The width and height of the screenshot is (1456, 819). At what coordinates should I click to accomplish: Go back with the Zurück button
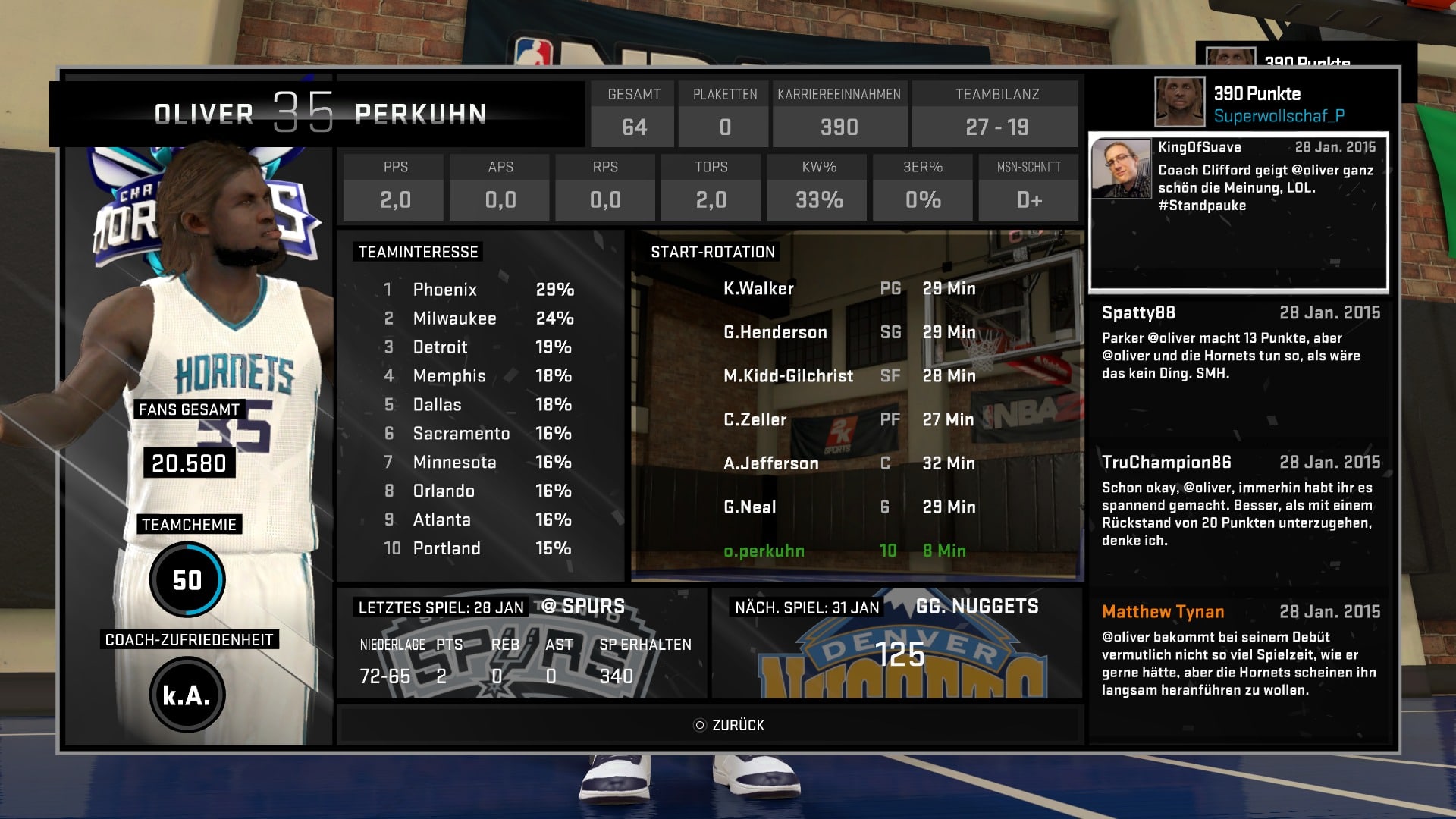pos(730,725)
